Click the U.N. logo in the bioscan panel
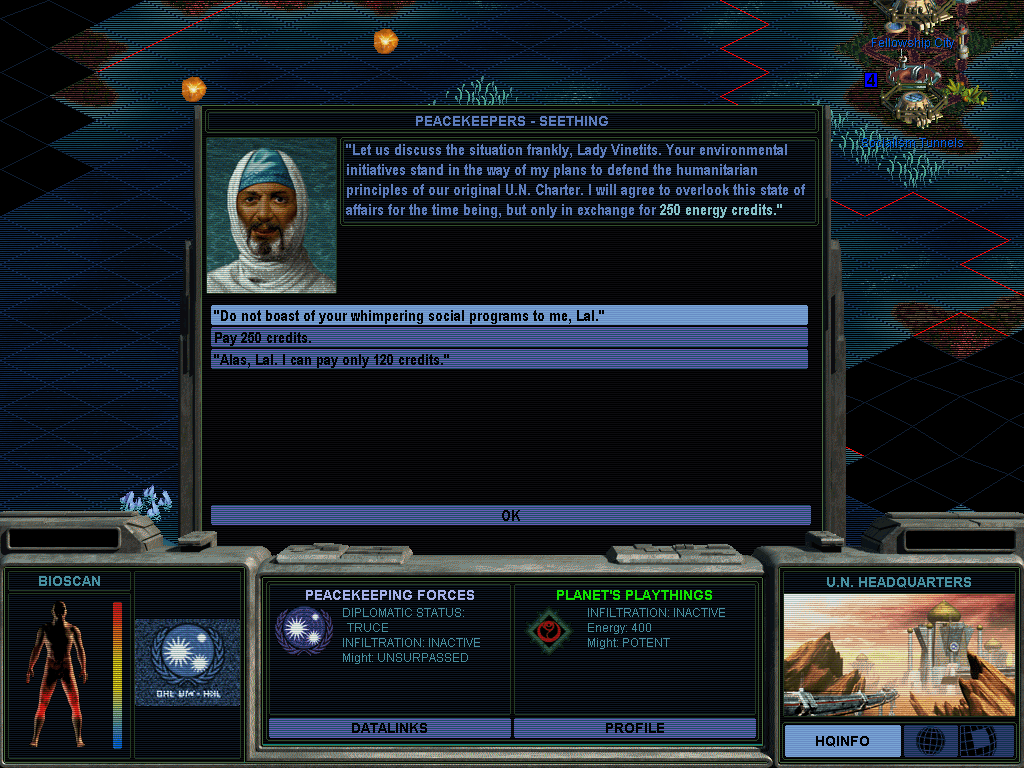The image size is (1024, 768). point(187,660)
